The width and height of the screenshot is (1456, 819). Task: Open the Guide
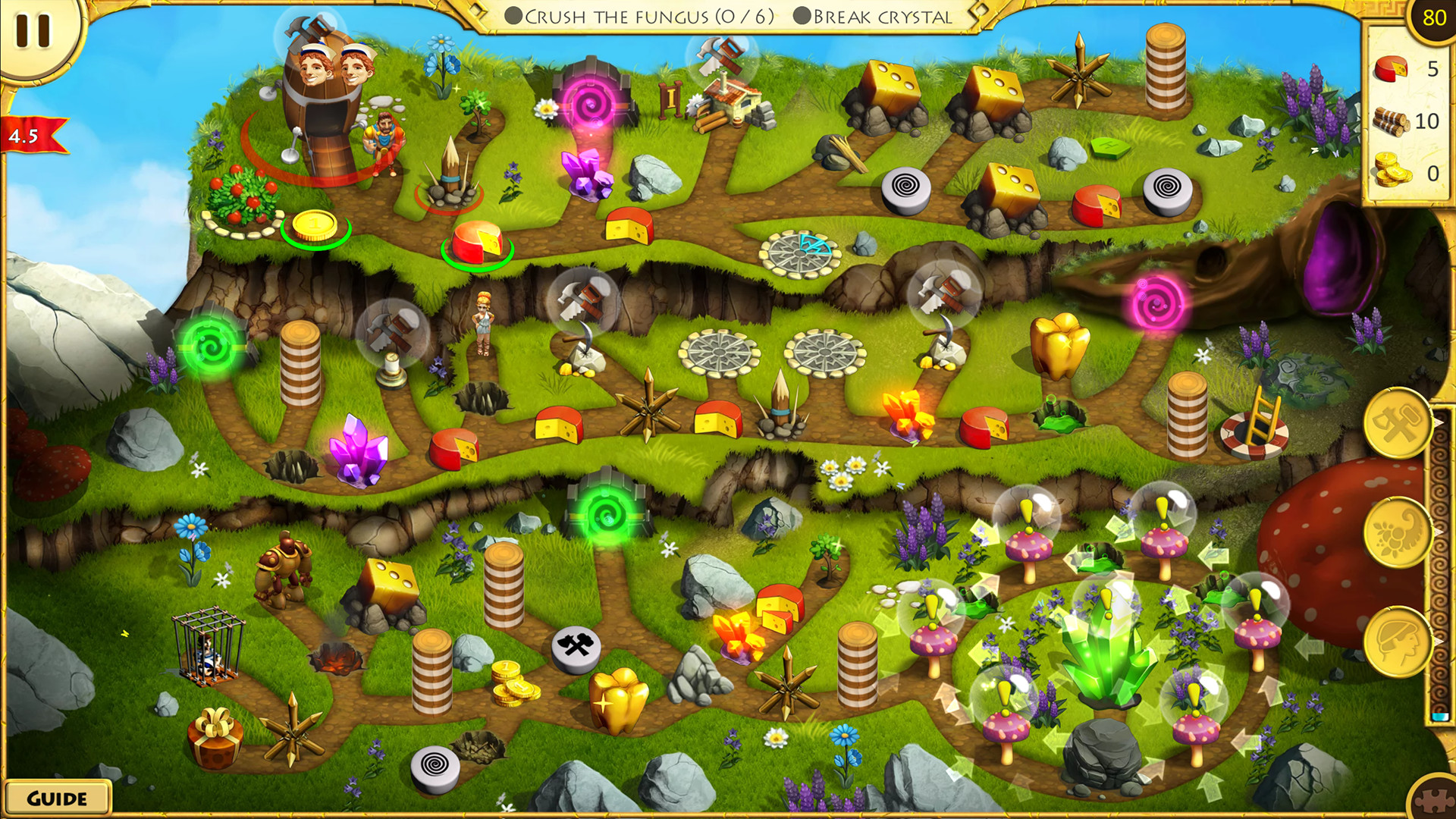[x=57, y=797]
